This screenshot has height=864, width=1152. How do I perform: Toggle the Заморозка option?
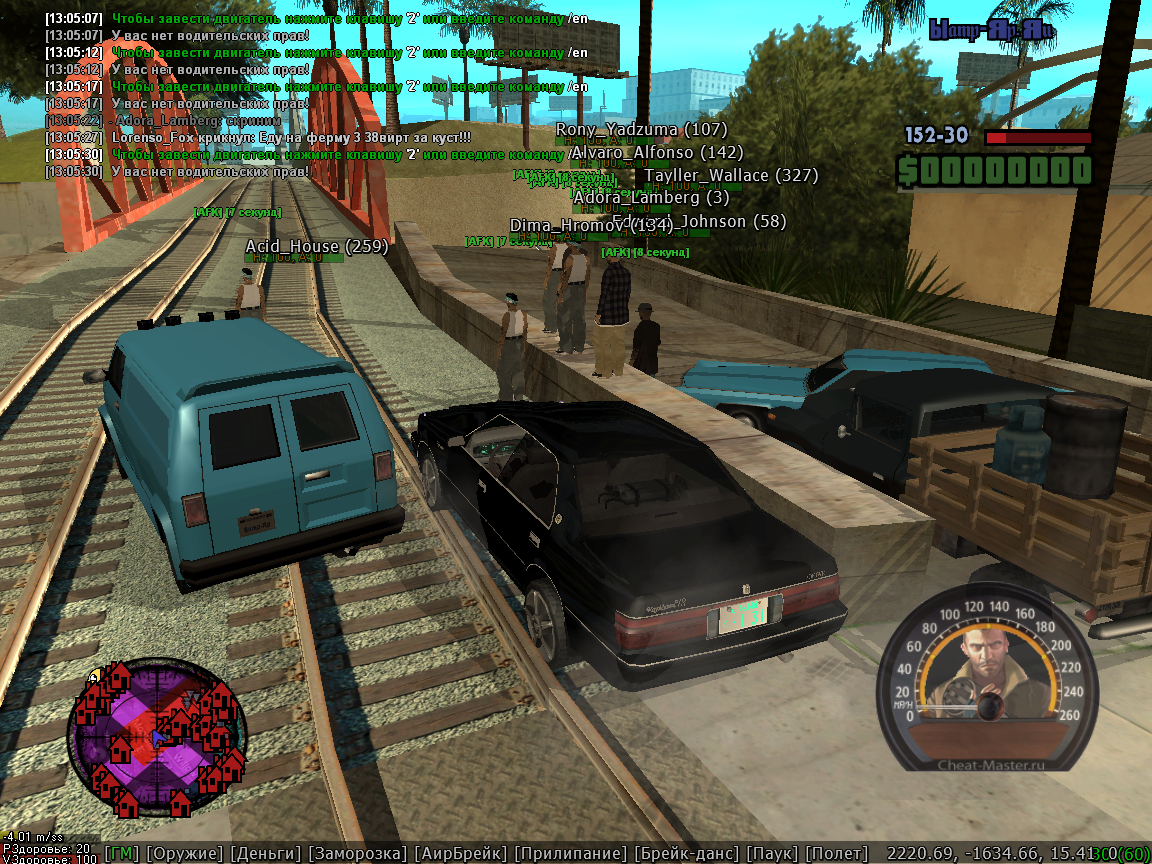point(357,853)
